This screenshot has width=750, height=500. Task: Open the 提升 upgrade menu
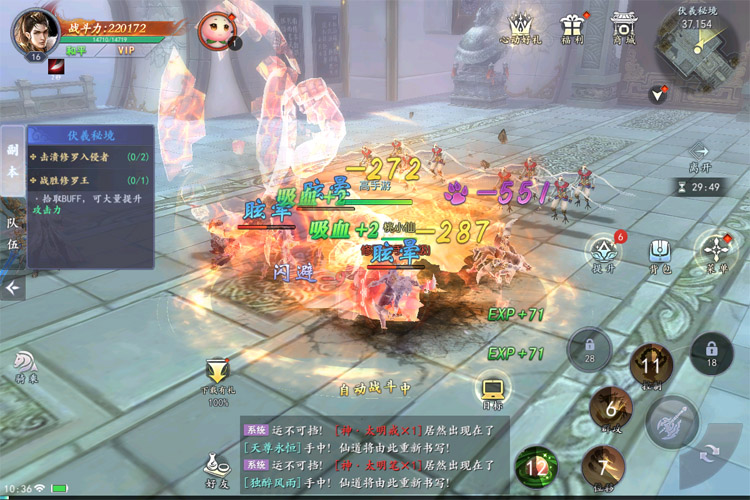603,252
